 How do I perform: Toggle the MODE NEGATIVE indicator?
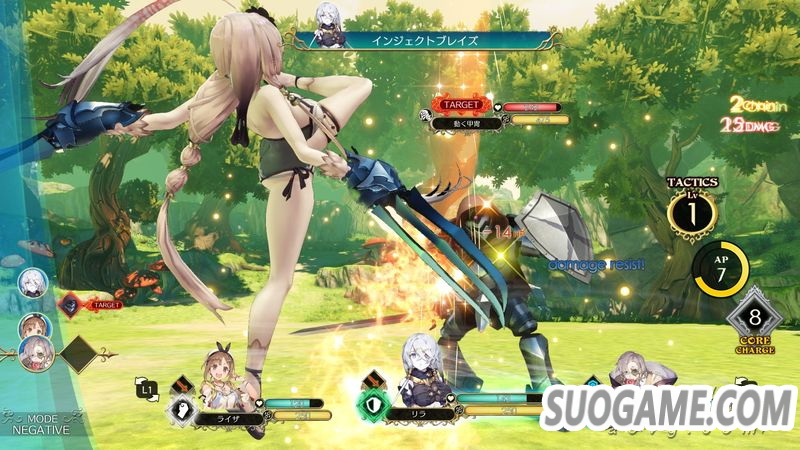coord(40,423)
